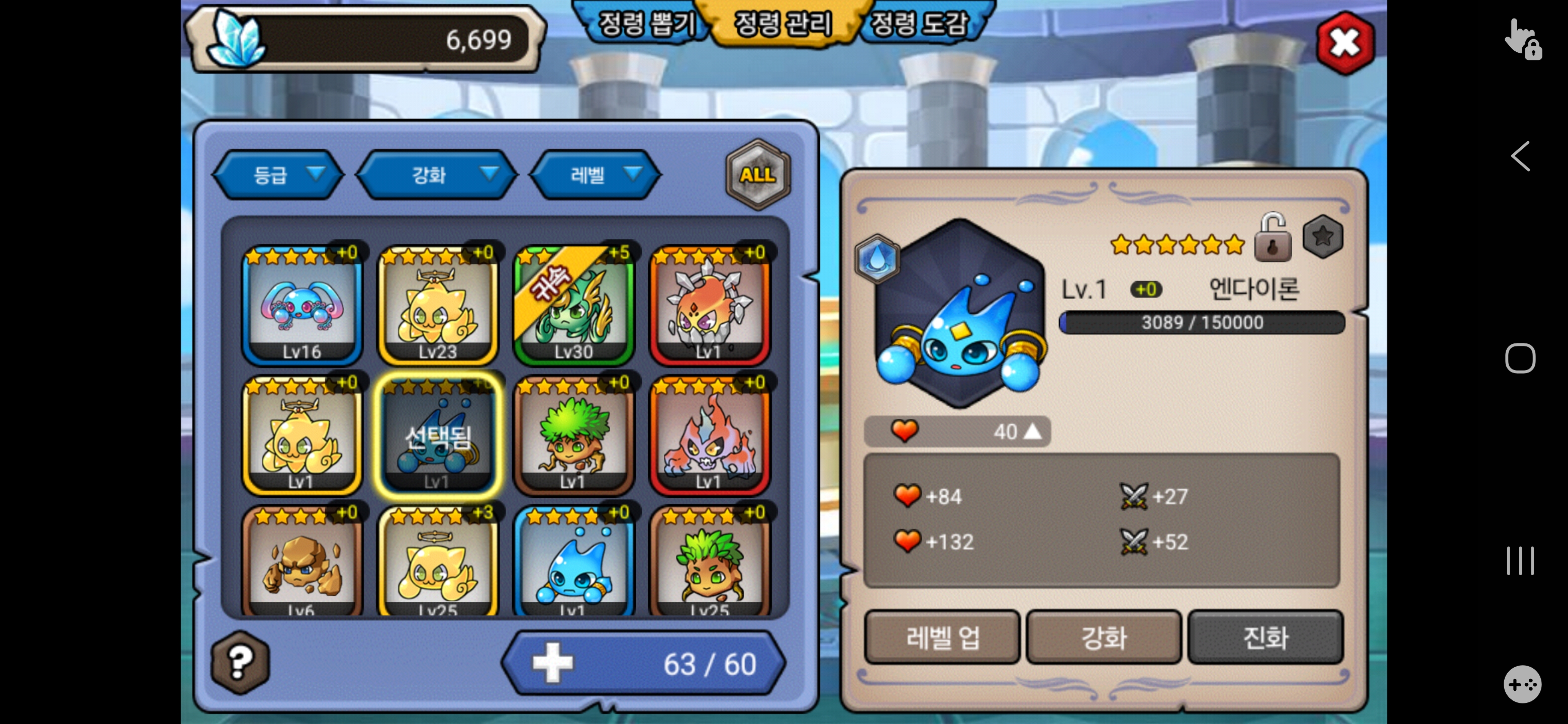Switch to the 정령 뽑기 tab
1568x724 pixels.
[x=646, y=24]
